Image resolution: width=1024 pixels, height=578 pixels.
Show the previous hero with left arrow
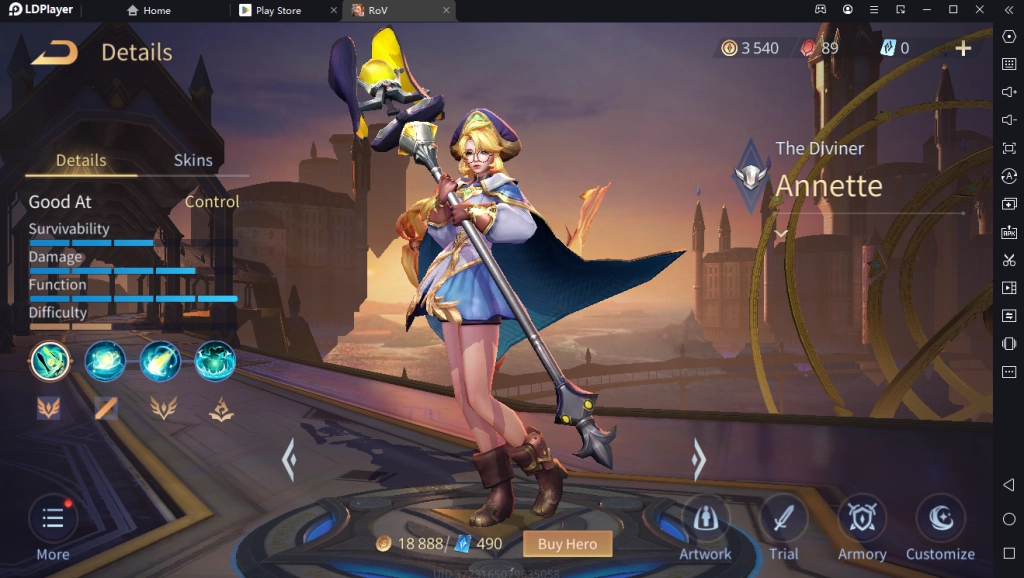pyautogui.click(x=289, y=460)
